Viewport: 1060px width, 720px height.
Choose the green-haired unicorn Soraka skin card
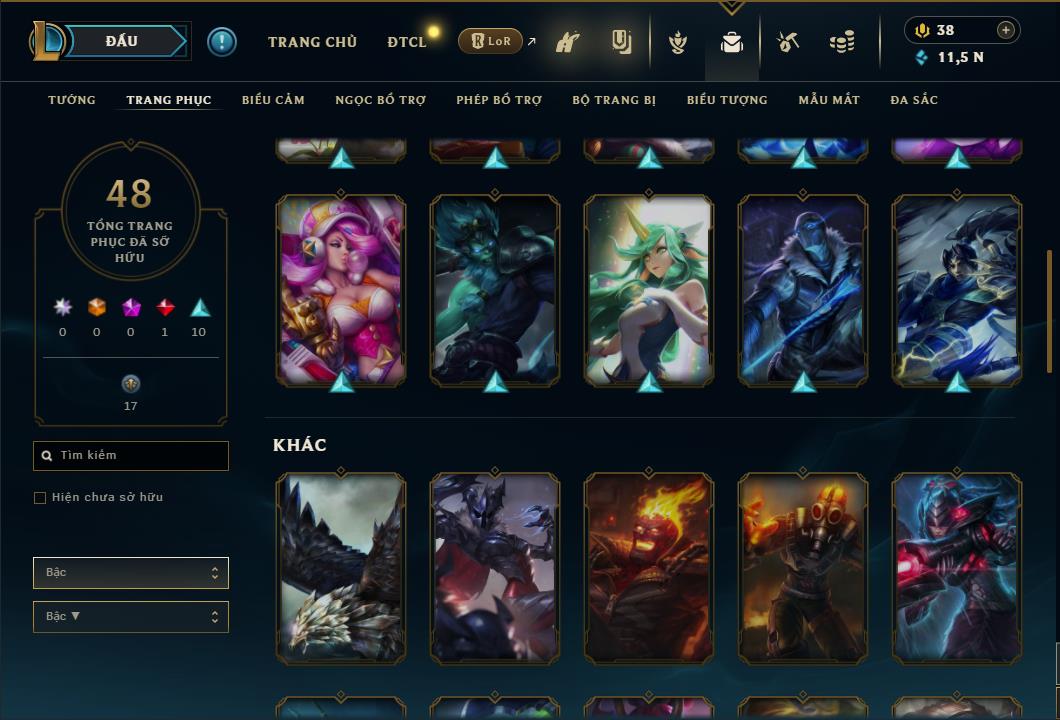(649, 290)
